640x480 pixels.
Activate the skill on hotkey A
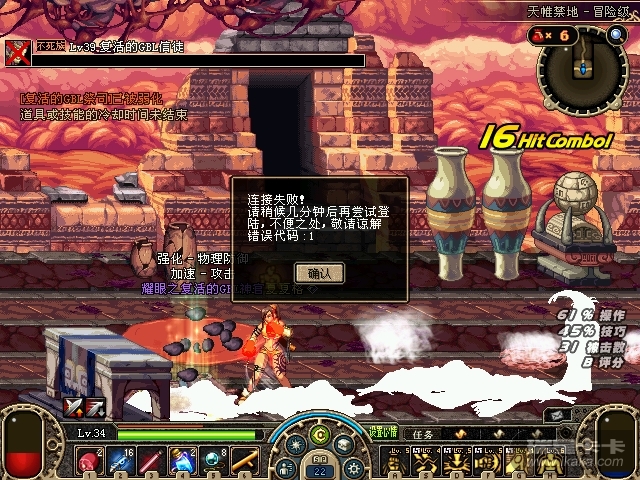(x=396, y=460)
